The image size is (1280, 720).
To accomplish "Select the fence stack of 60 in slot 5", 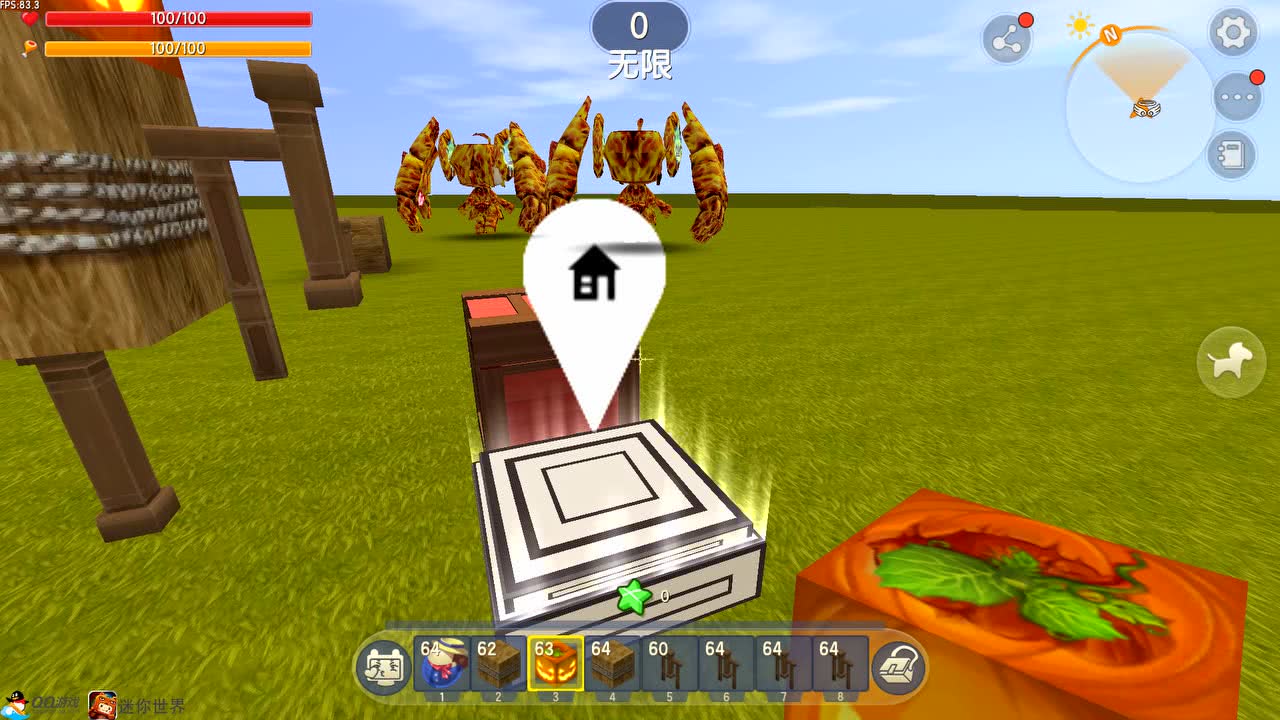I will point(669,663).
